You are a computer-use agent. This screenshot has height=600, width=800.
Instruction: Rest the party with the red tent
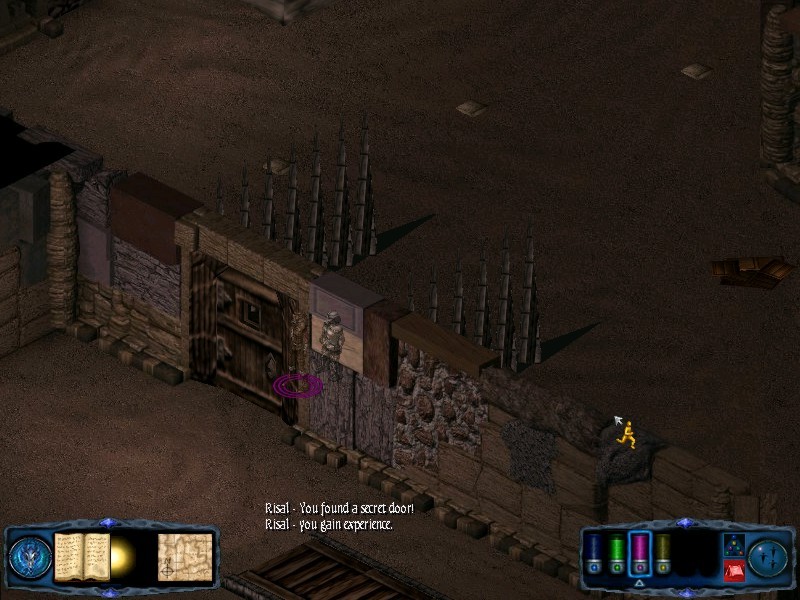point(733,570)
